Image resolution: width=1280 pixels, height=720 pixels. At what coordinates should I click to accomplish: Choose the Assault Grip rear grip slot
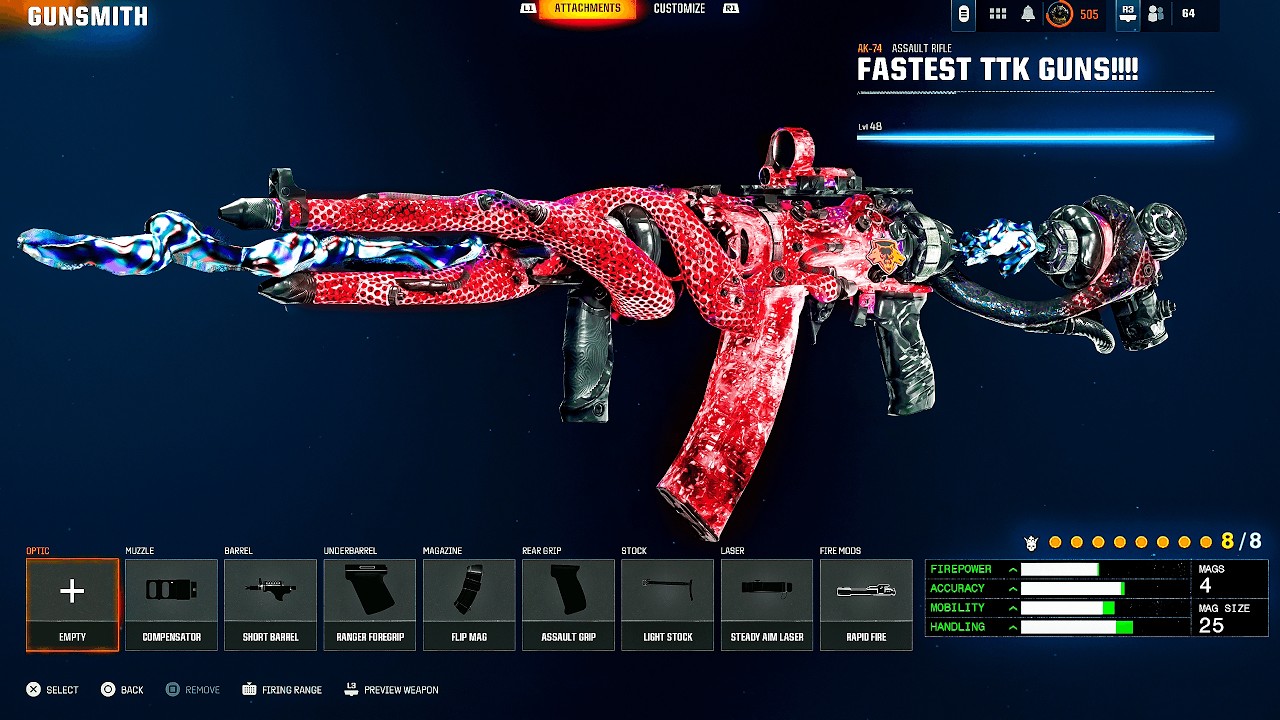tap(568, 604)
